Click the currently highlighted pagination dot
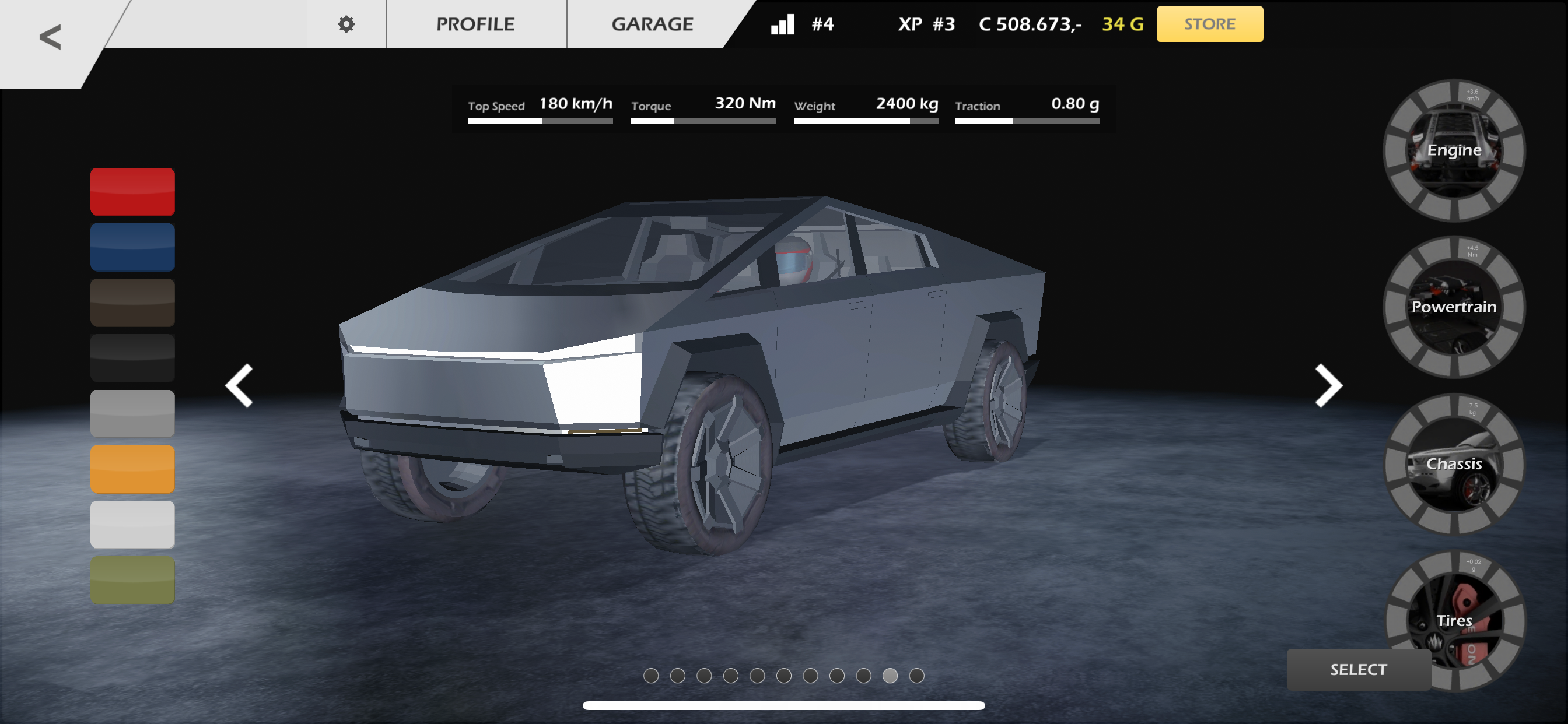 tap(890, 676)
